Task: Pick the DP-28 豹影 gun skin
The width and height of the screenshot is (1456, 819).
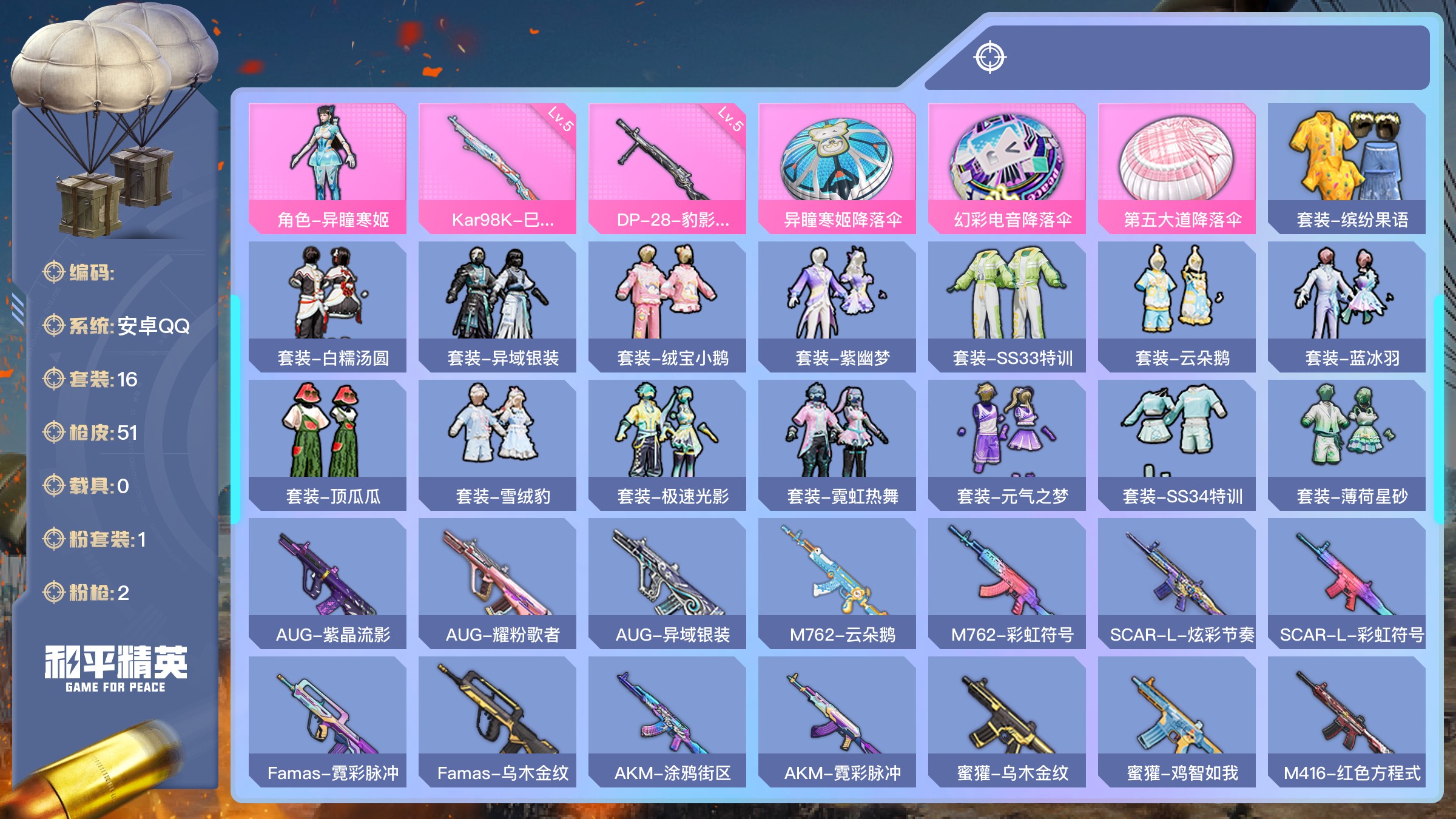Action: tap(667, 168)
